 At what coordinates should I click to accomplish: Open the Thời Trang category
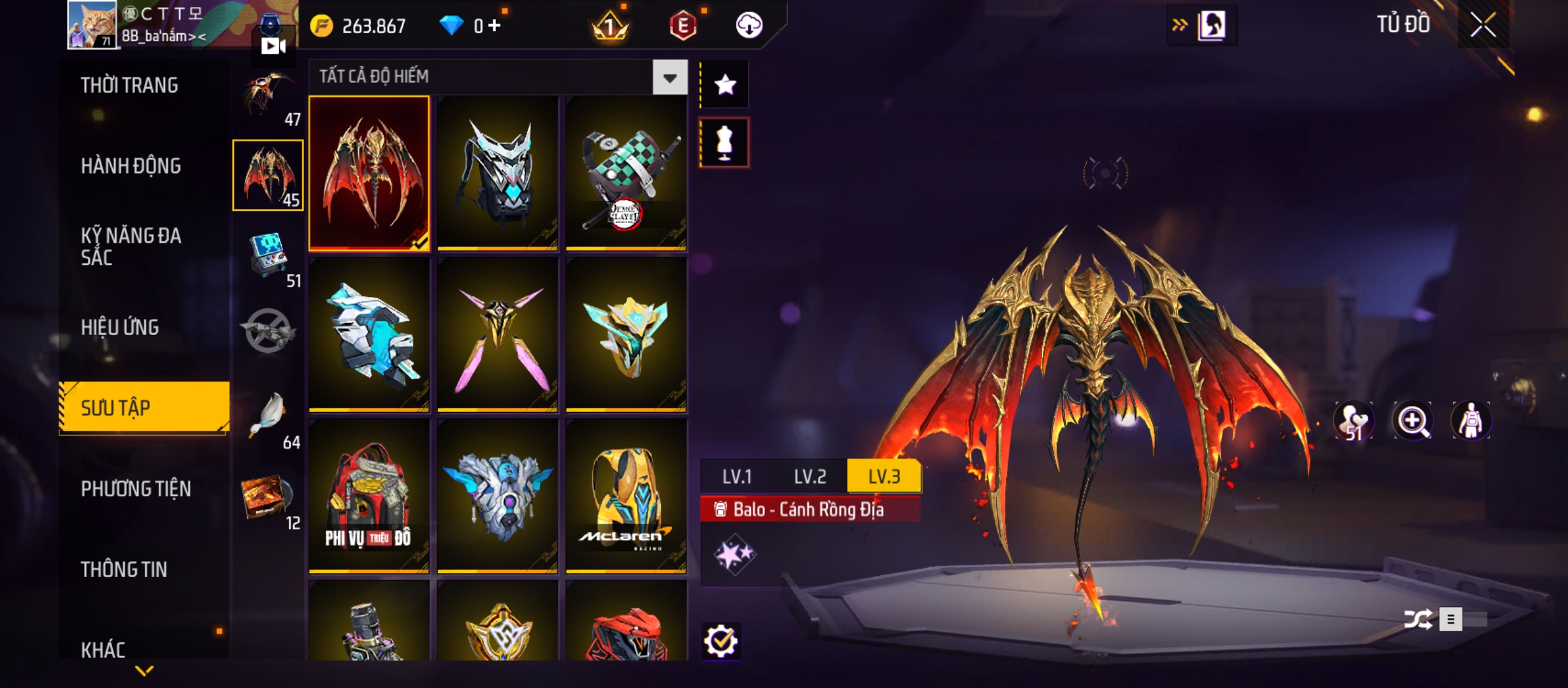tap(129, 85)
